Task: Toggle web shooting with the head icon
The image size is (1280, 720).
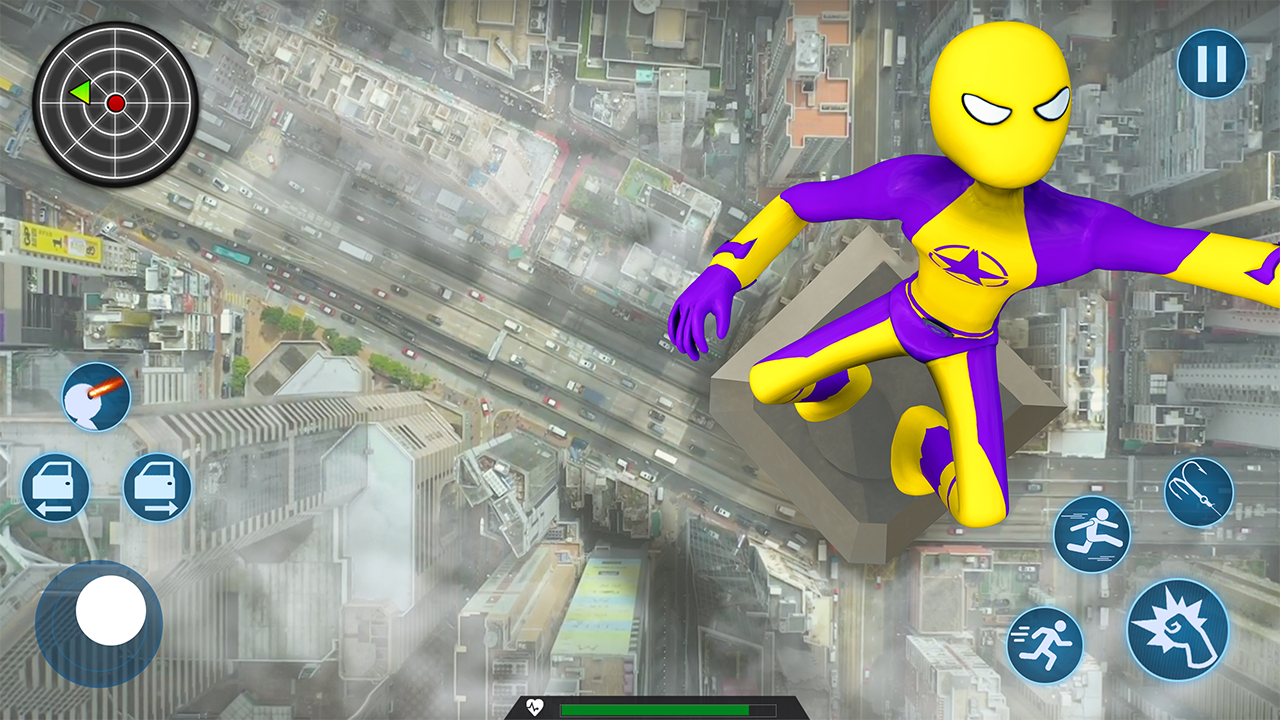Action: [95, 397]
